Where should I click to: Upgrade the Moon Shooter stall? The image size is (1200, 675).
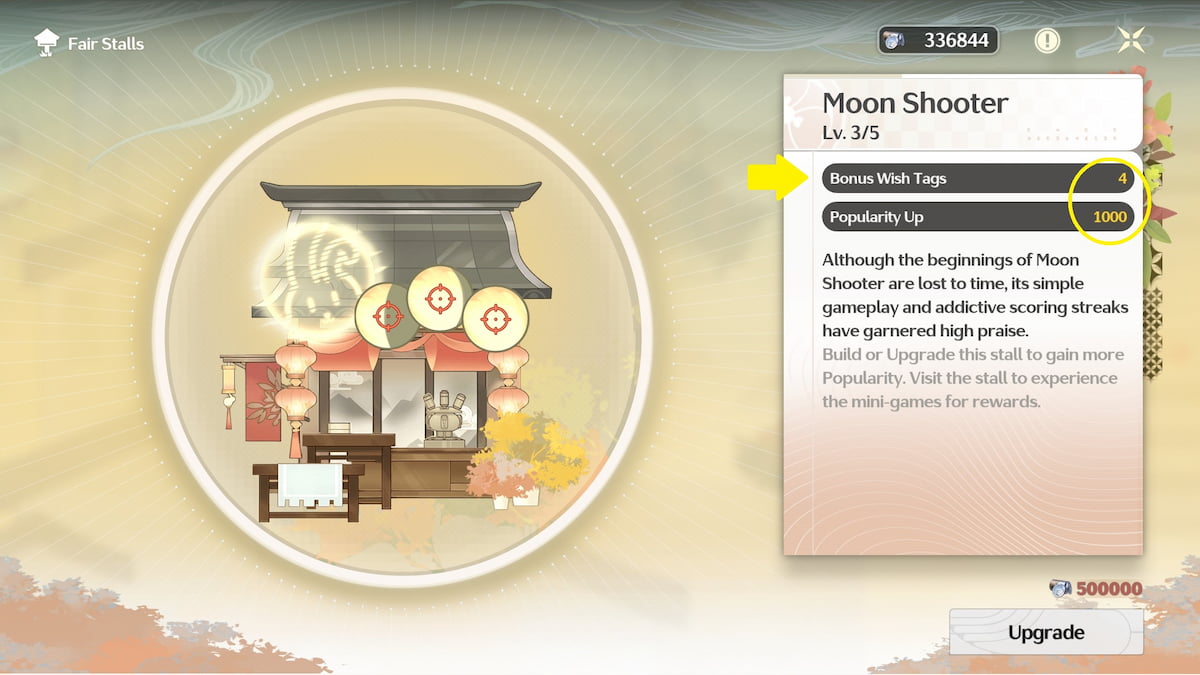click(1045, 632)
